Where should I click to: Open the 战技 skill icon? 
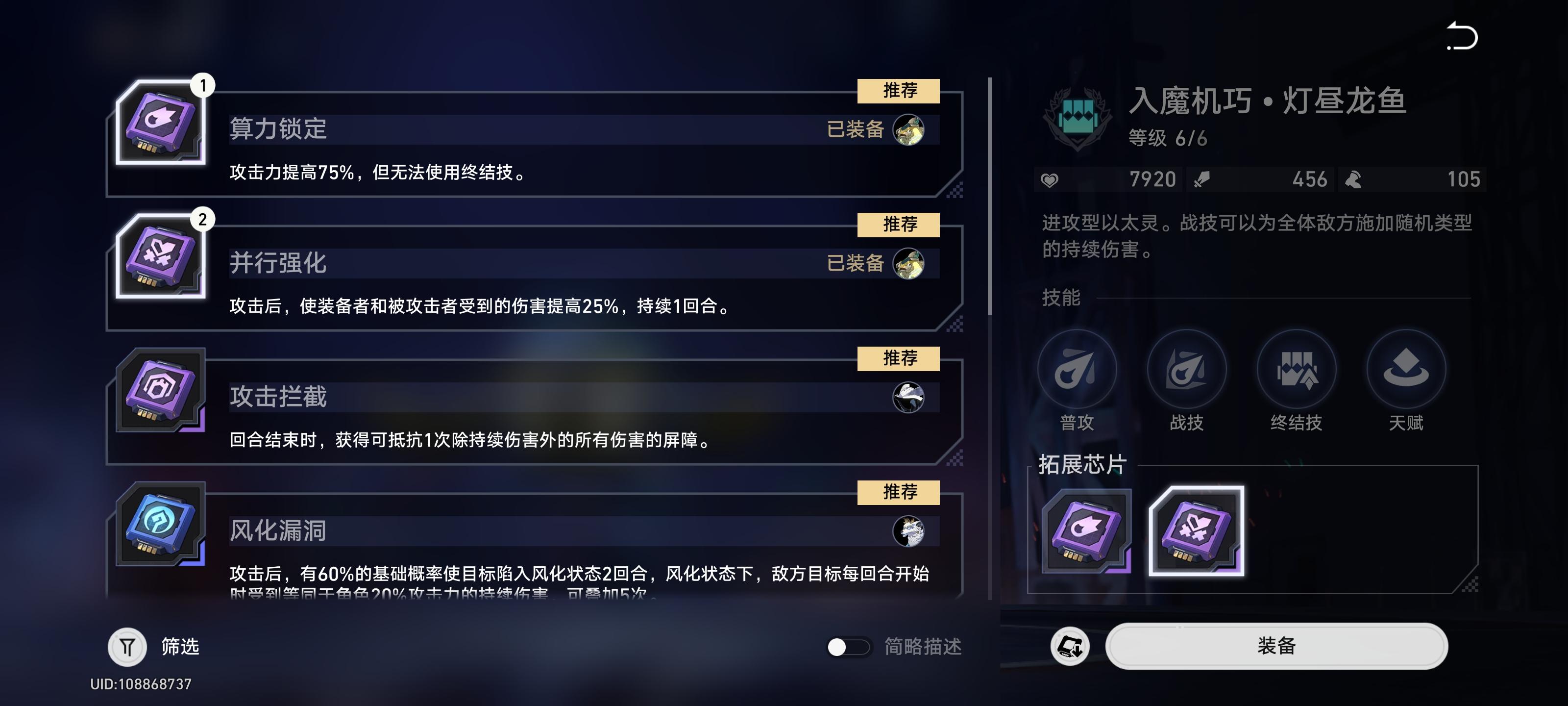pyautogui.click(x=1188, y=369)
